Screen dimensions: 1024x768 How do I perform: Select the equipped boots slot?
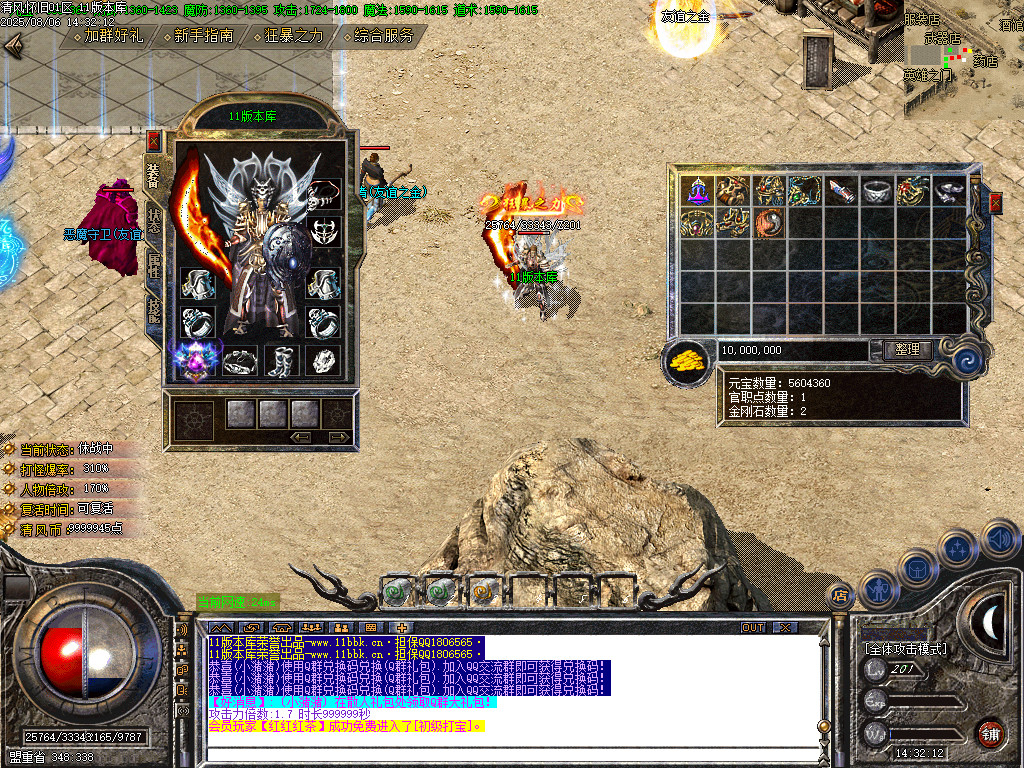[x=281, y=361]
